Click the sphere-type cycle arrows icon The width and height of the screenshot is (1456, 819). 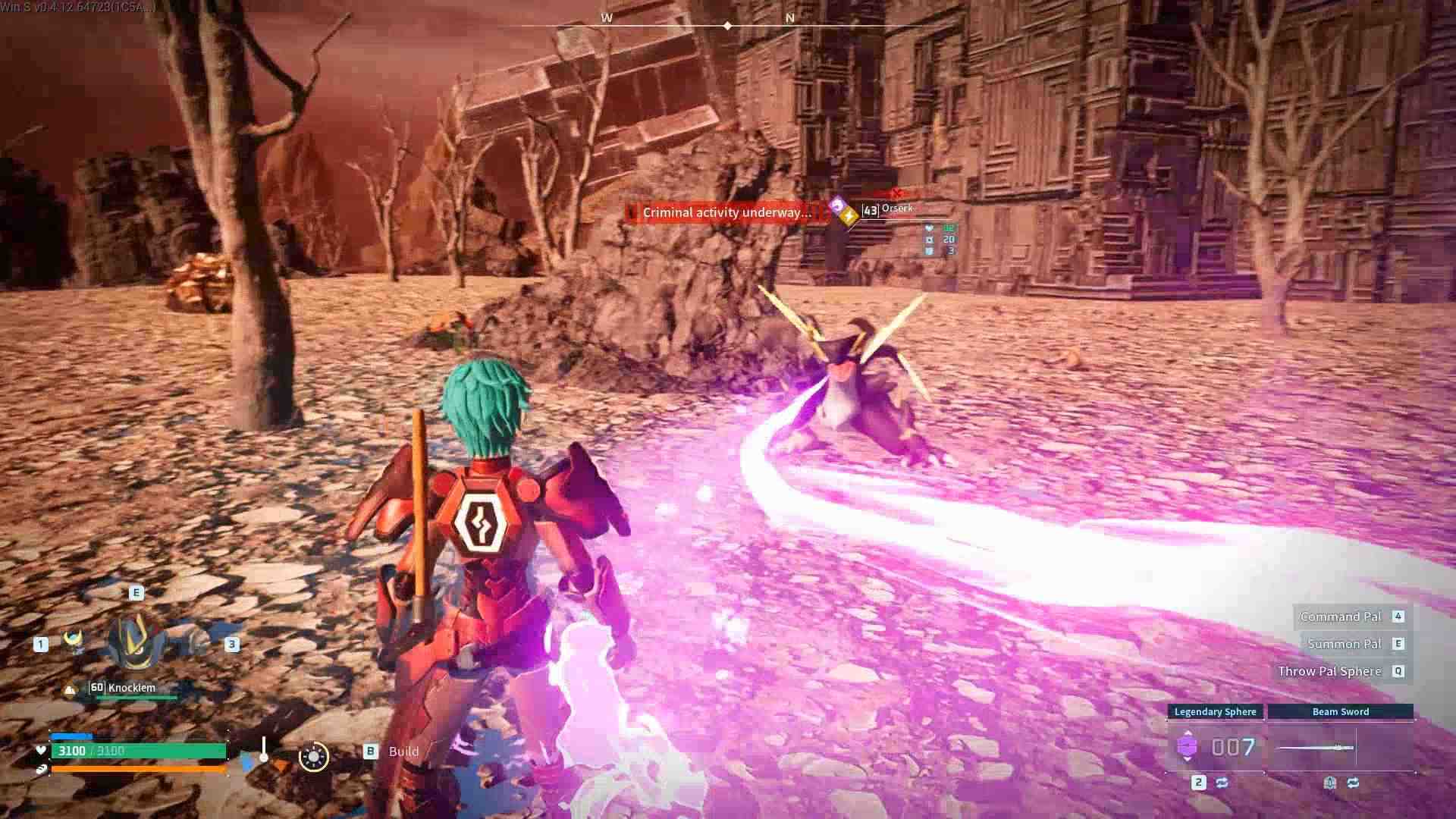pos(1222,781)
